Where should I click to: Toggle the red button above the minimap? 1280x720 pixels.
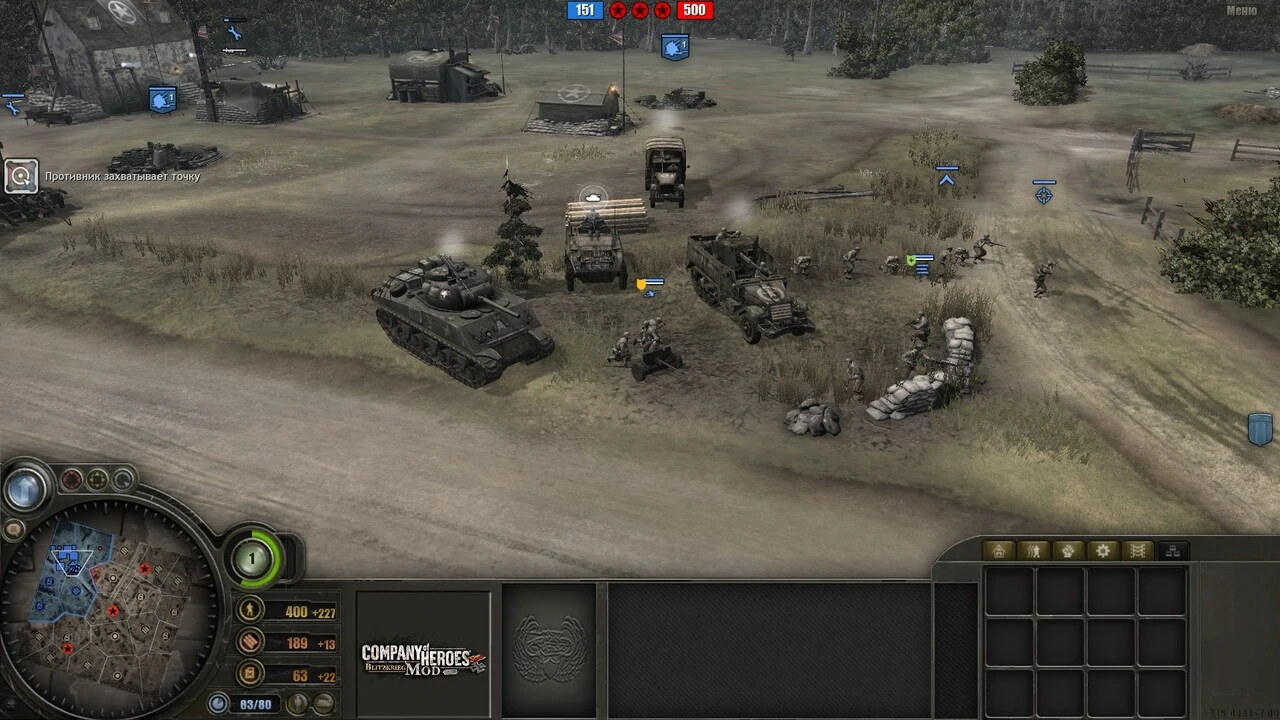71,479
